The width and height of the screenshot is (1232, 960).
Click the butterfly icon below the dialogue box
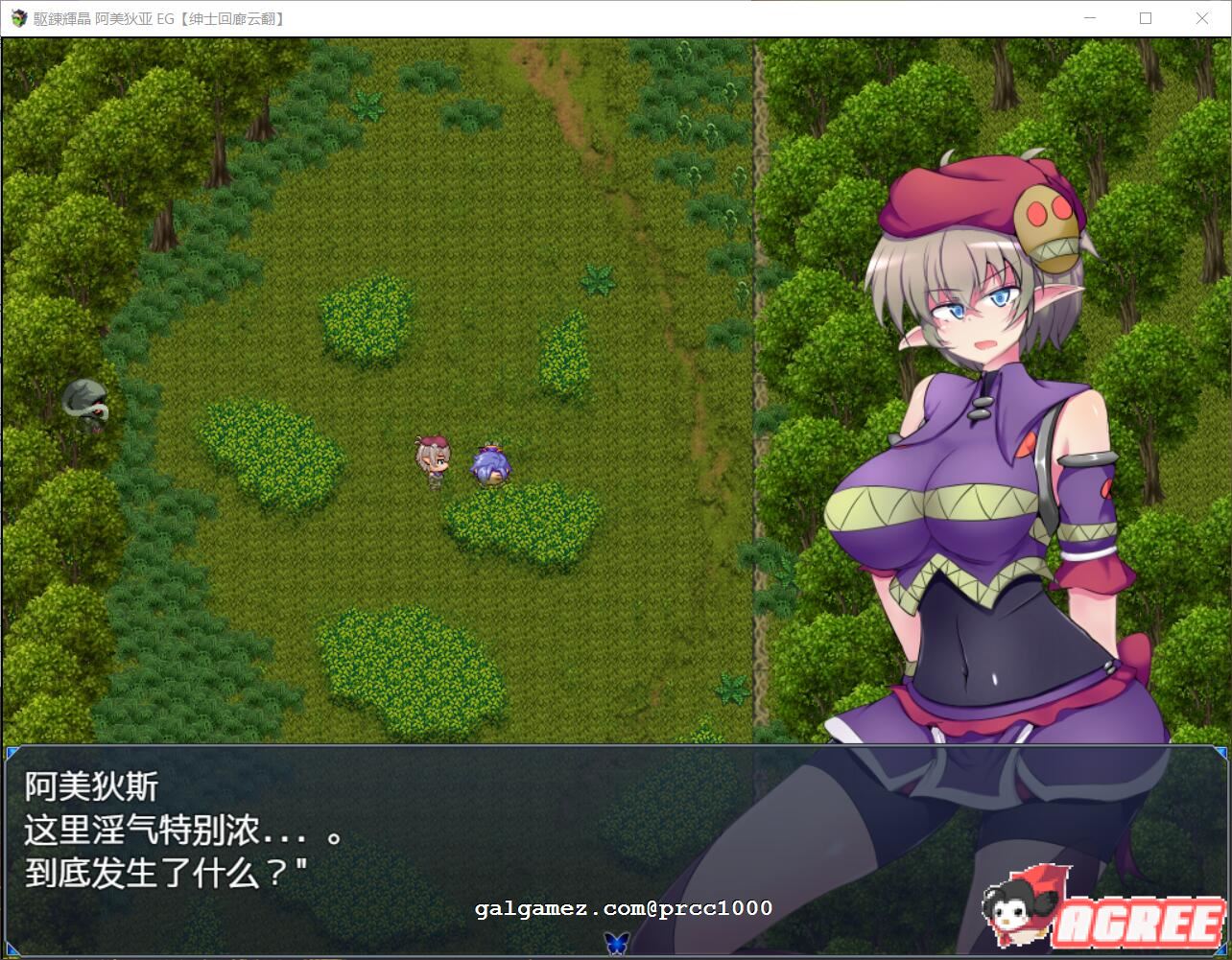(616, 944)
